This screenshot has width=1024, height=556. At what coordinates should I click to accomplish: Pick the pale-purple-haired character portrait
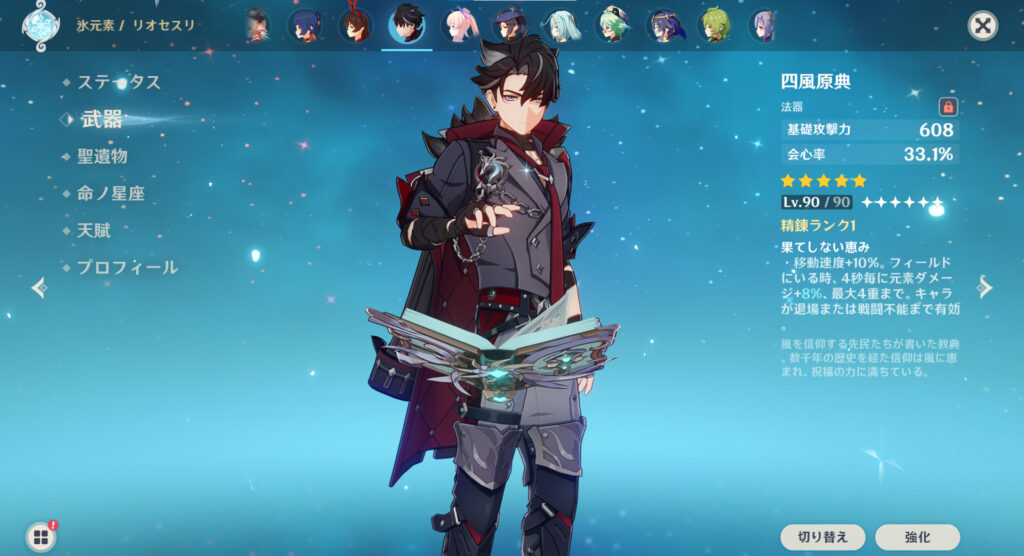point(765,25)
